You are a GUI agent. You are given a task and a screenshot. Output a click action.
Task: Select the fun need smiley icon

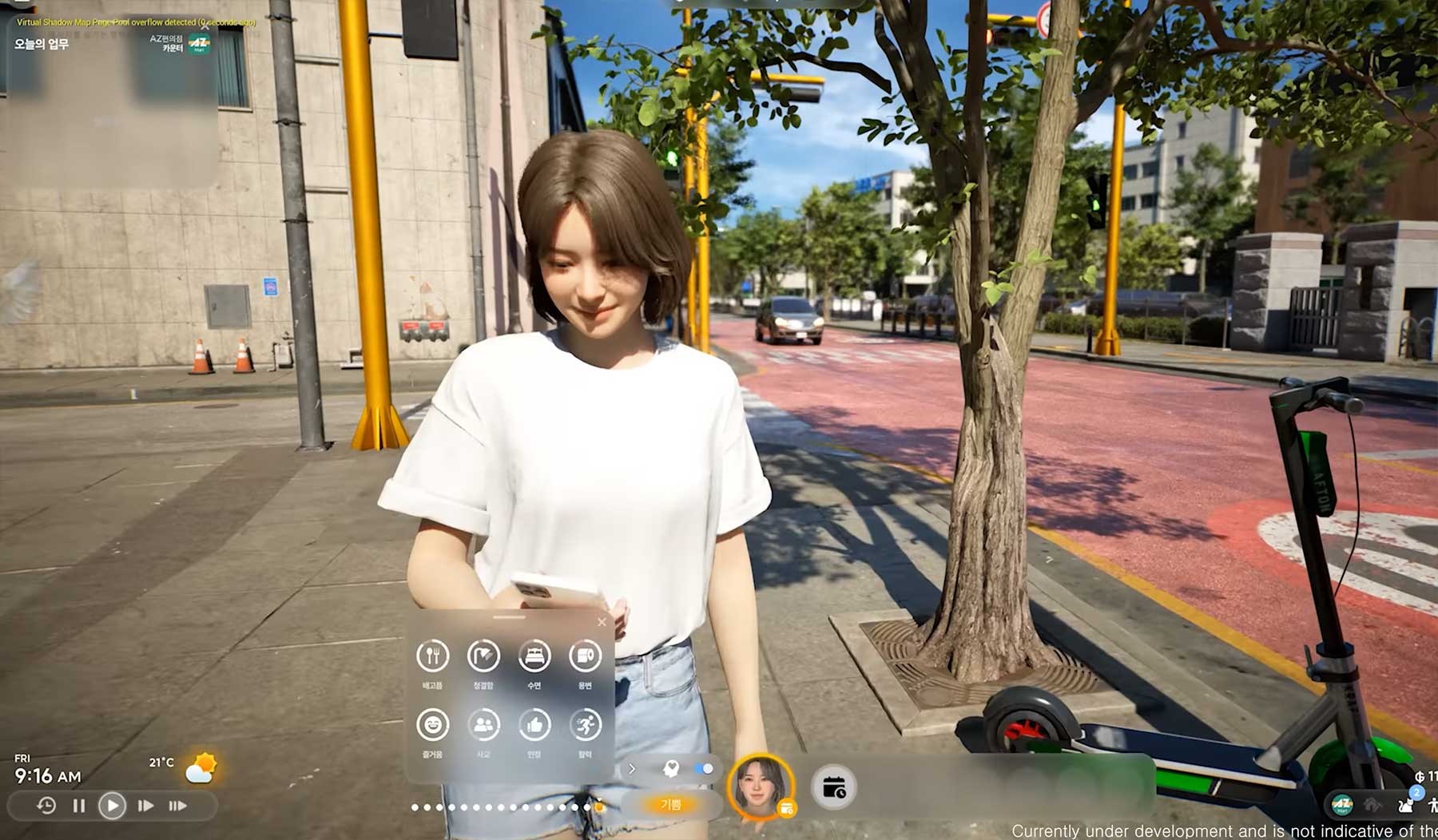432,725
